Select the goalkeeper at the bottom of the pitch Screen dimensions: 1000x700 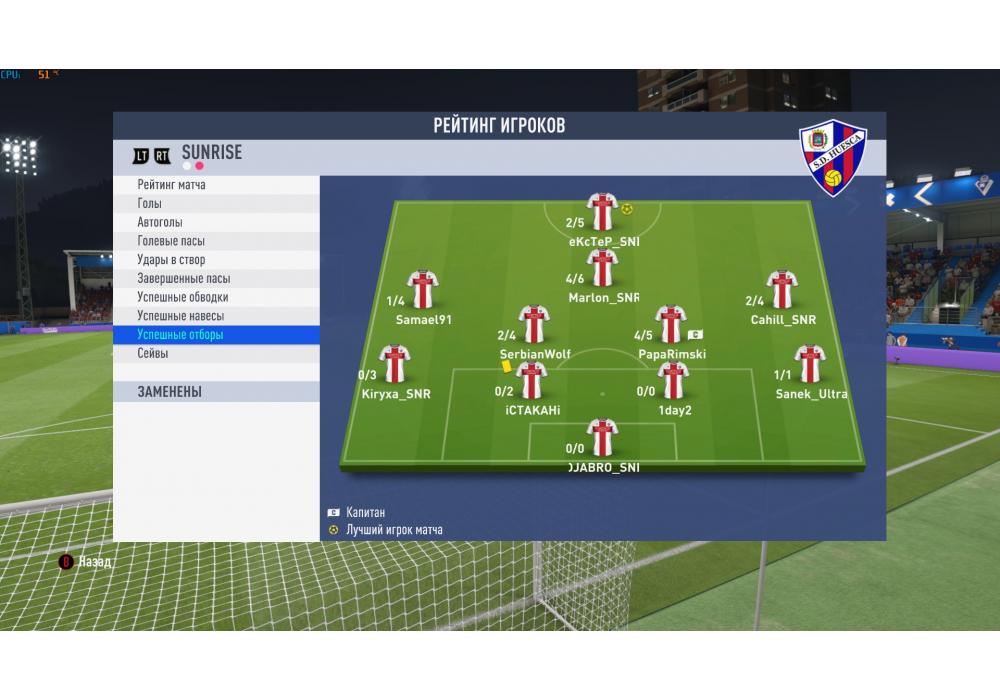click(602, 438)
